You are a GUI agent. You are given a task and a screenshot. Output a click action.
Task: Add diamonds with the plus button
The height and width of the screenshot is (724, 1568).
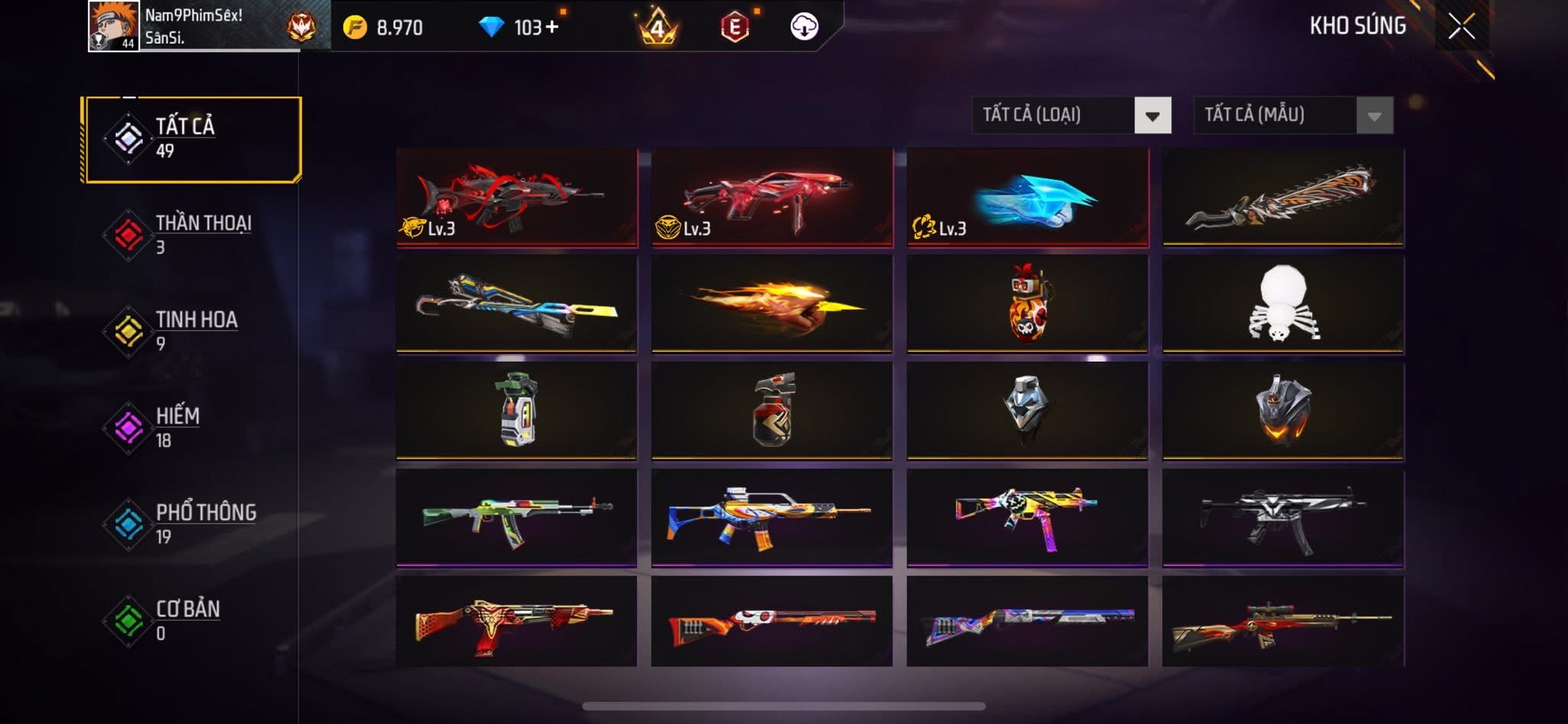click(x=552, y=28)
